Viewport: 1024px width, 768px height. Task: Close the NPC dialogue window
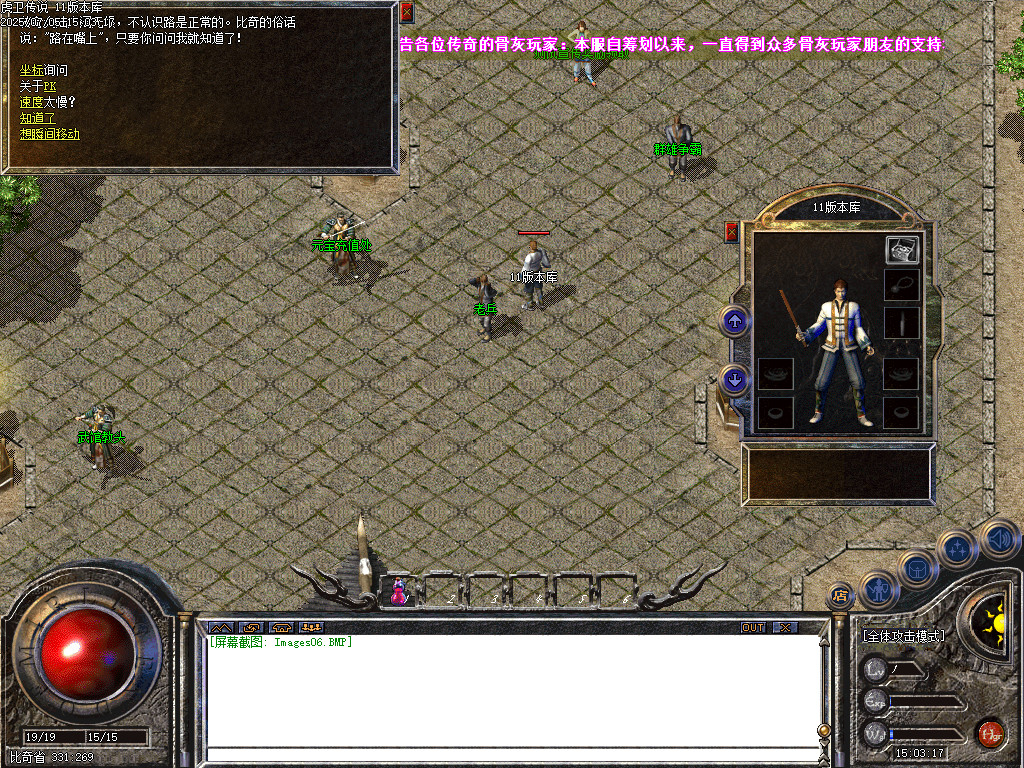coord(406,13)
